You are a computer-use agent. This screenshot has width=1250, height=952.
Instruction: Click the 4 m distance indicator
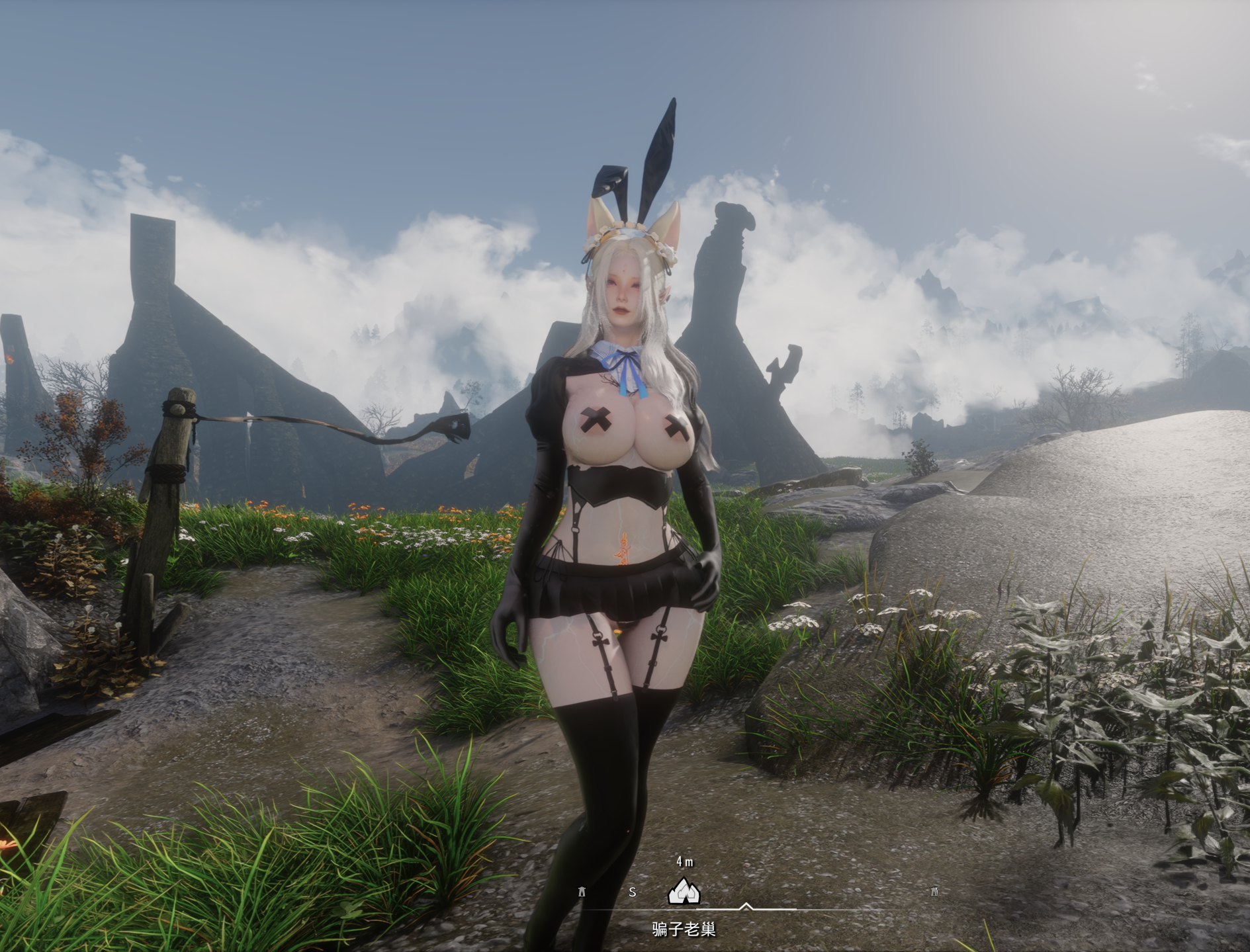pos(685,861)
